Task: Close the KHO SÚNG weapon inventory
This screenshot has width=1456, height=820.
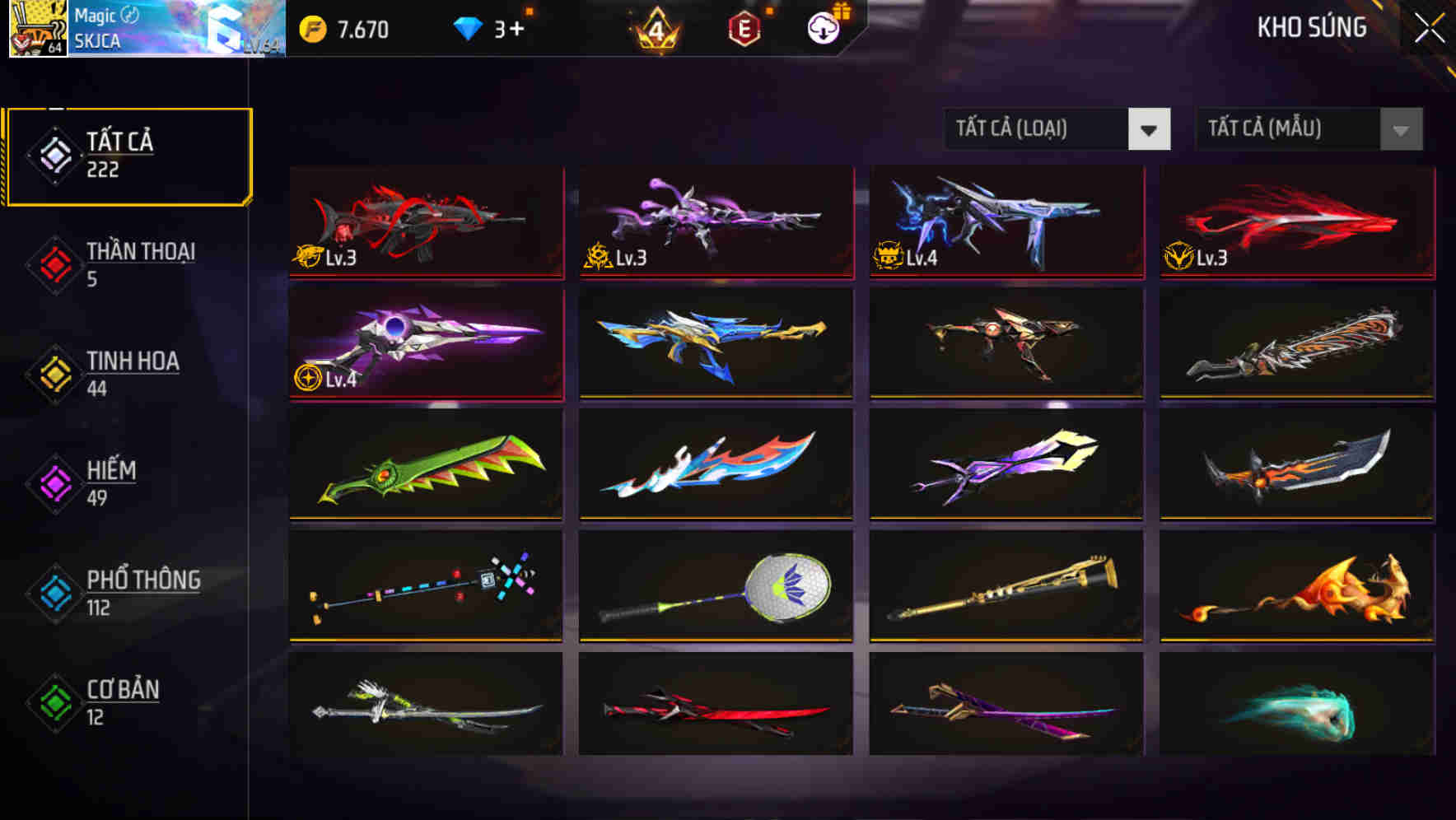Action: (x=1429, y=27)
